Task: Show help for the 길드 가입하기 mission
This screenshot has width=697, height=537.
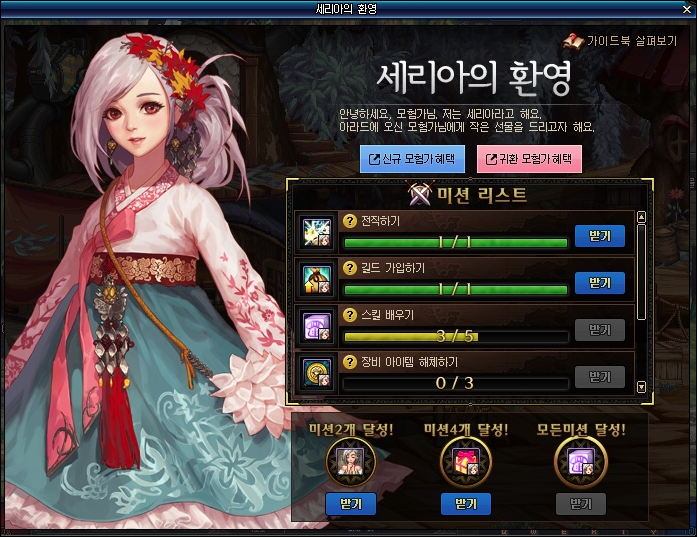Action: (350, 268)
